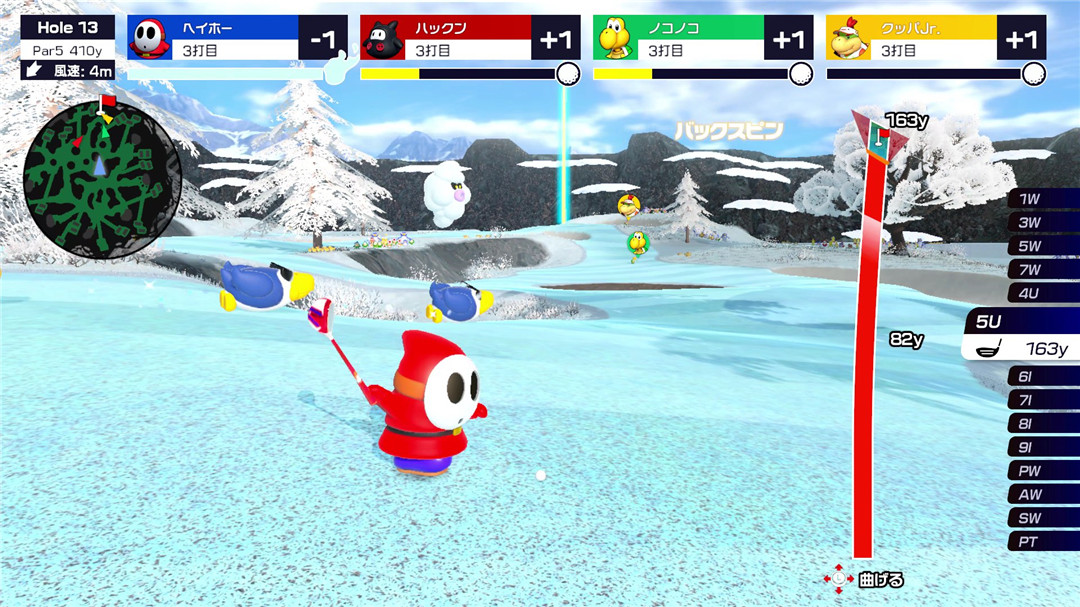This screenshot has width=1080, height=607.
Task: Choose the 6I iron club
Action: [1043, 377]
